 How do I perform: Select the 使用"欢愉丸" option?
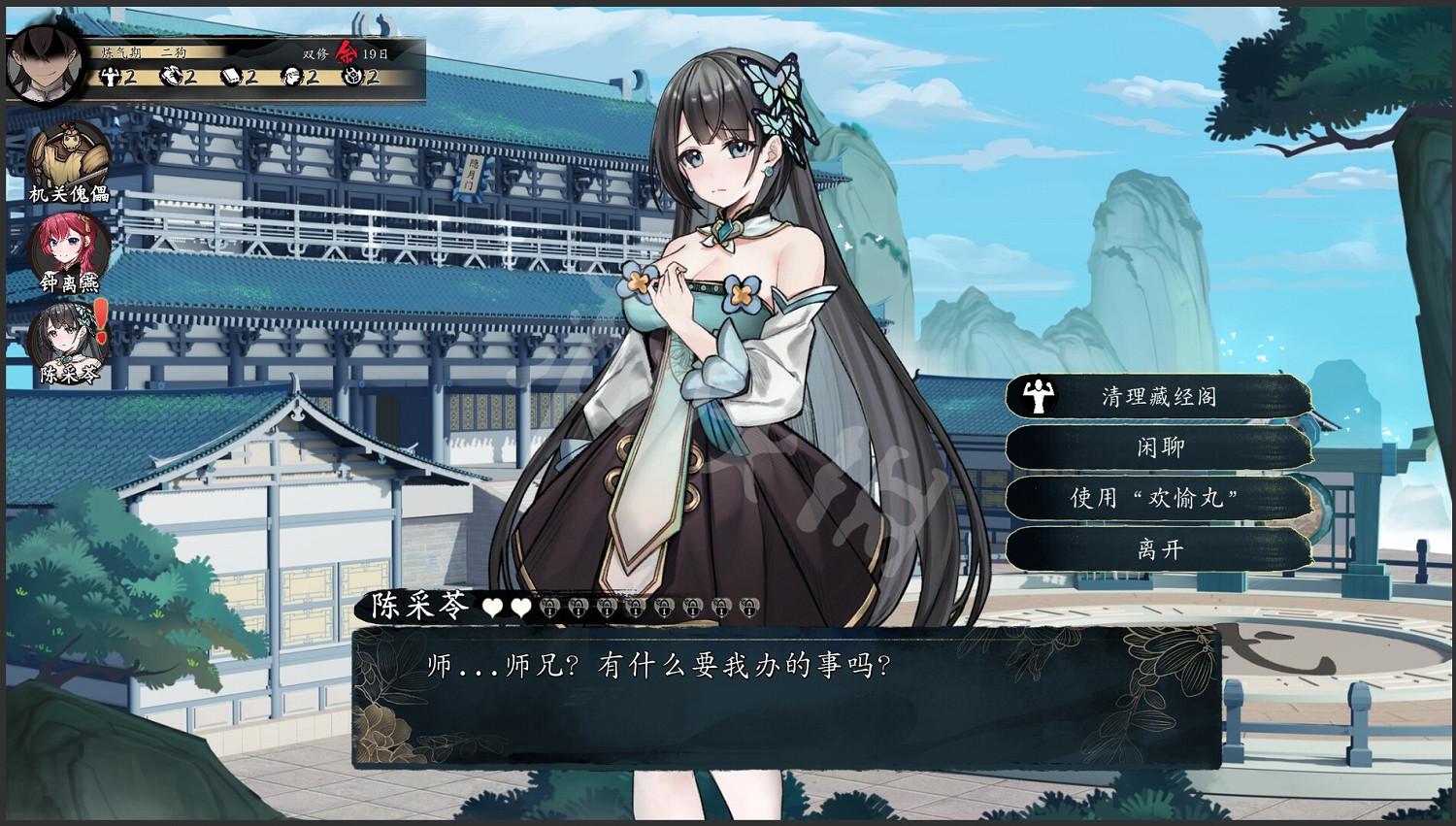point(1155,499)
